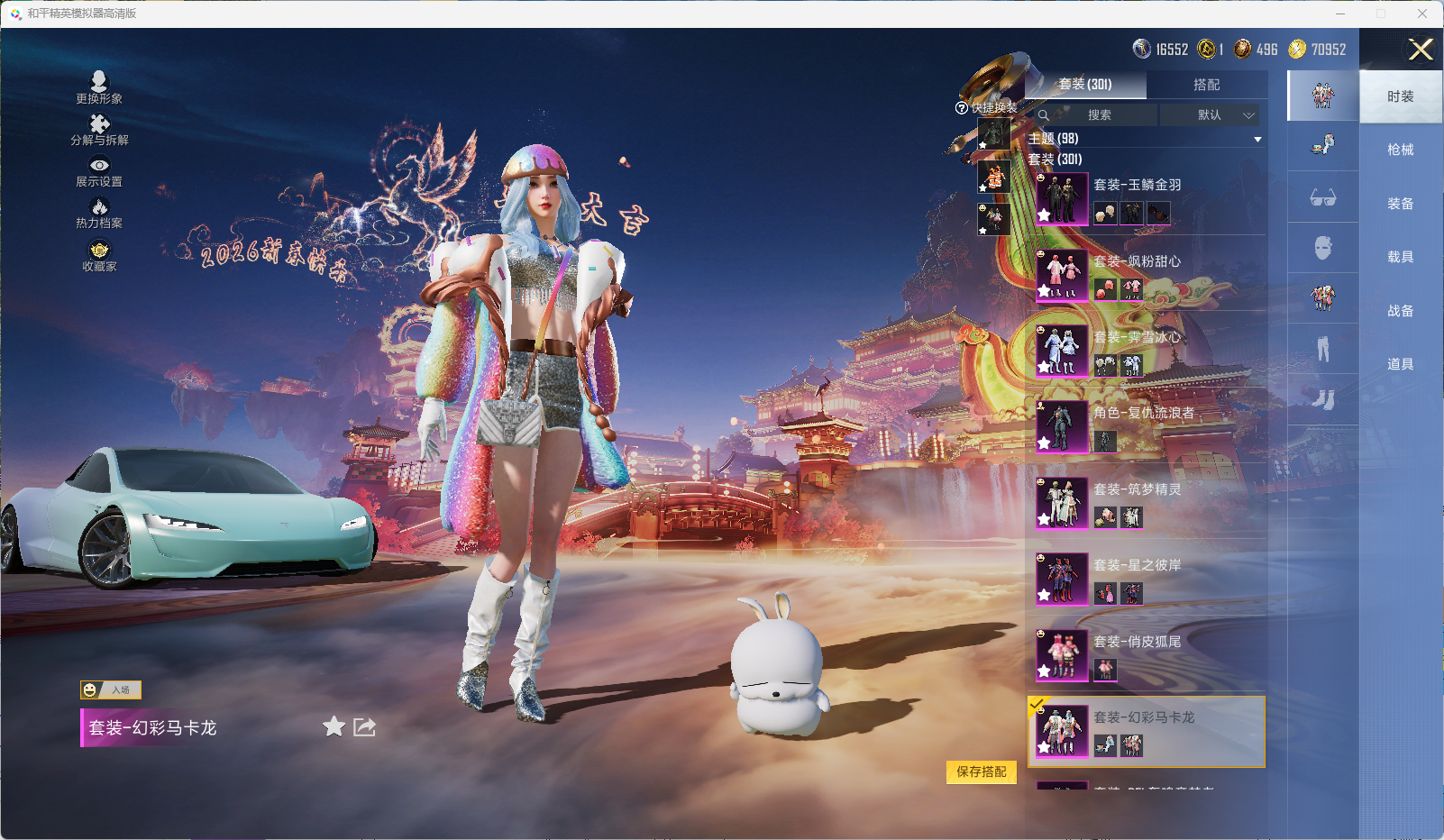Open the 枪械 firearms category
The height and width of the screenshot is (840, 1444).
point(1400,150)
